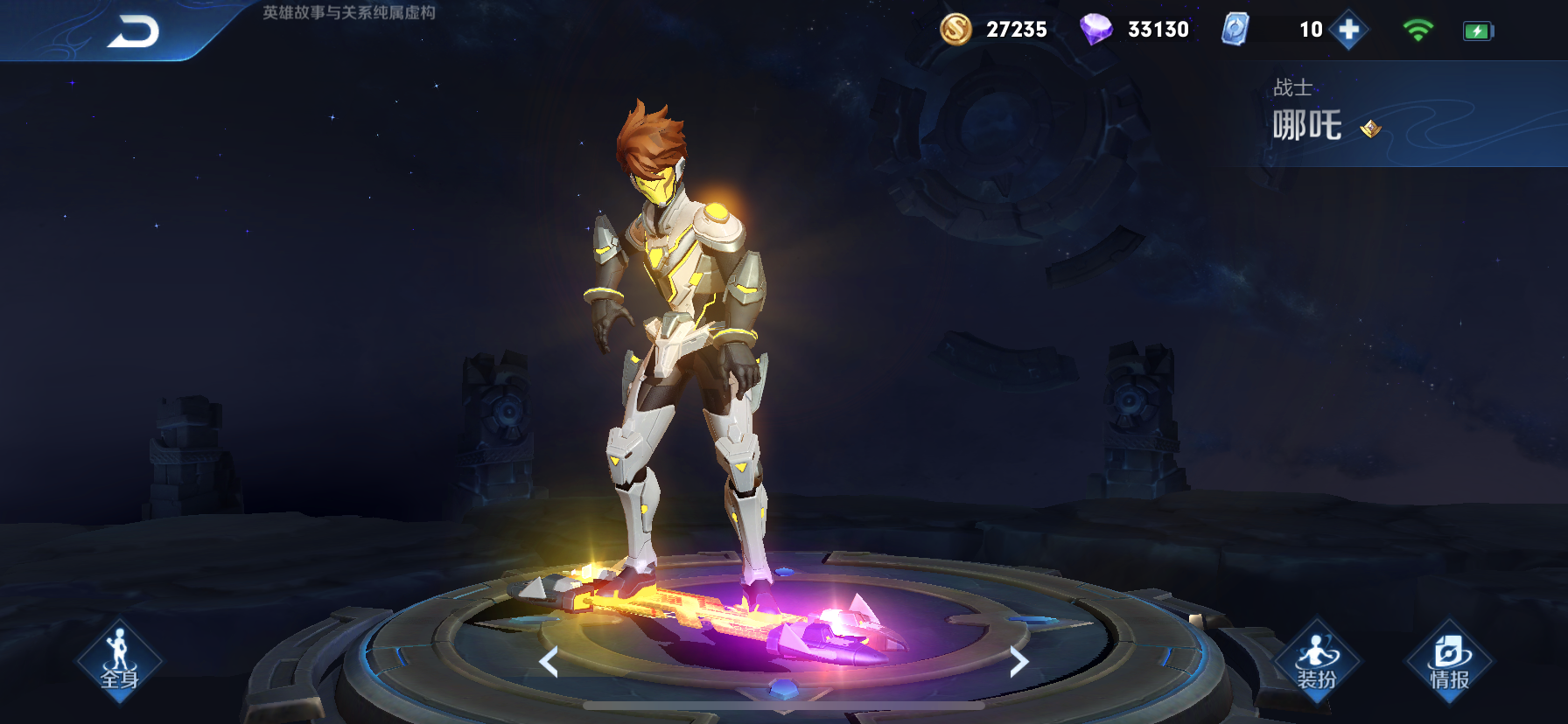
Task: Click the blue ticket currency icon
Action: click(x=1235, y=30)
